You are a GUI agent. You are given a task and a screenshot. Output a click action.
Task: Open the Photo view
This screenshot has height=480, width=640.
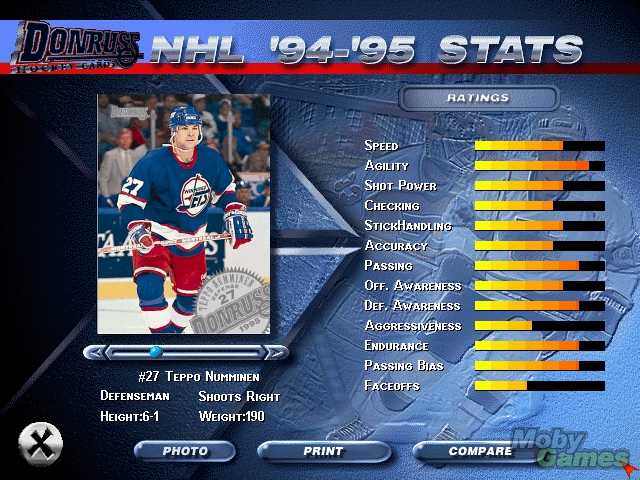(x=185, y=451)
